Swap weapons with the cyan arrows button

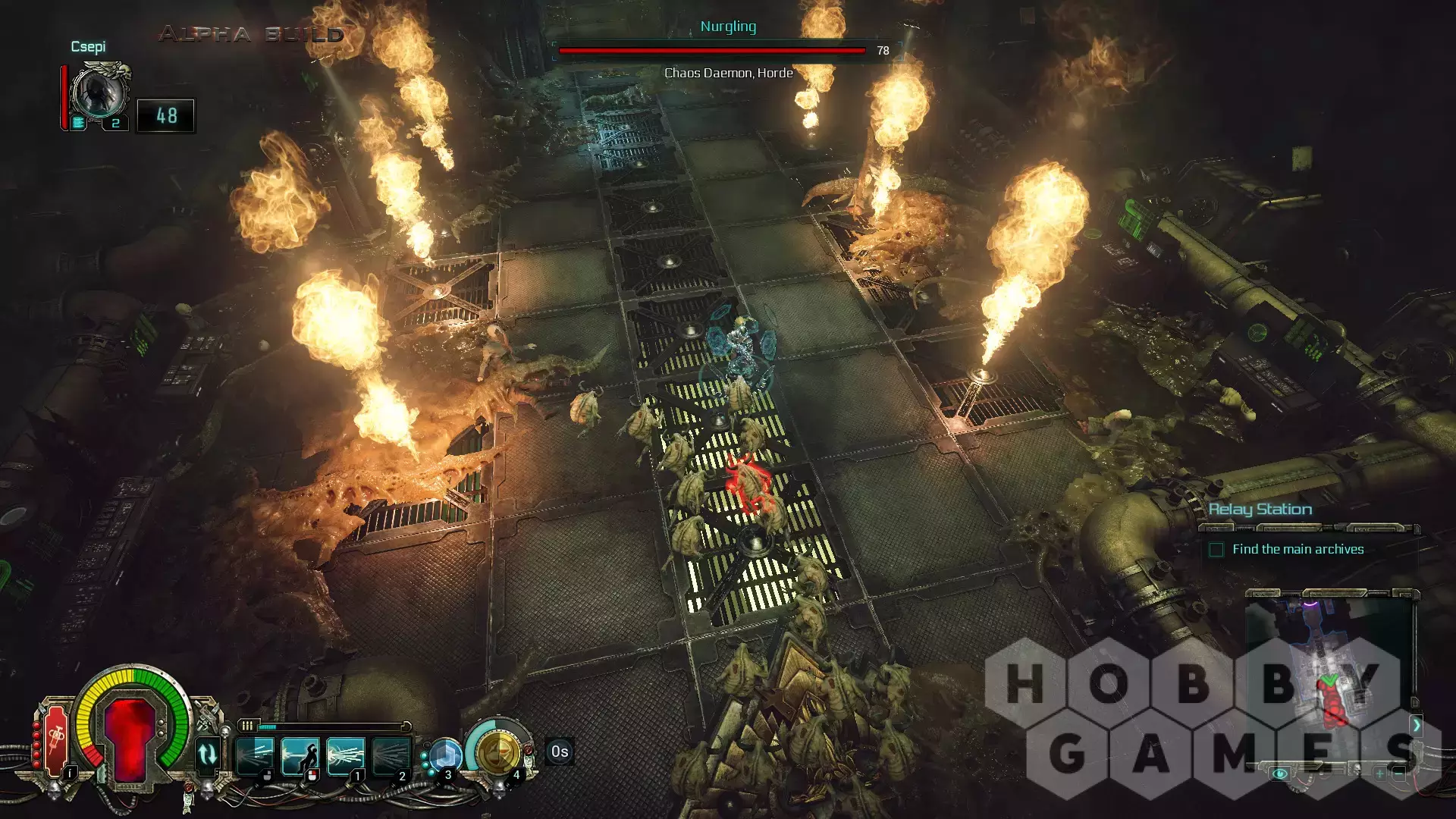tap(207, 755)
